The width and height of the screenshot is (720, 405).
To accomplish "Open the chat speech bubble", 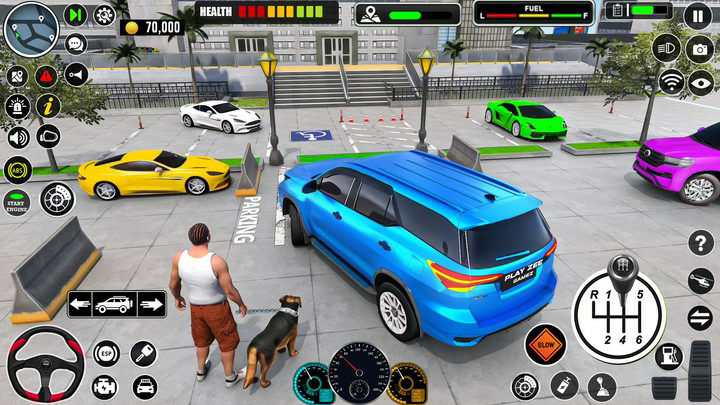I will 76,44.
